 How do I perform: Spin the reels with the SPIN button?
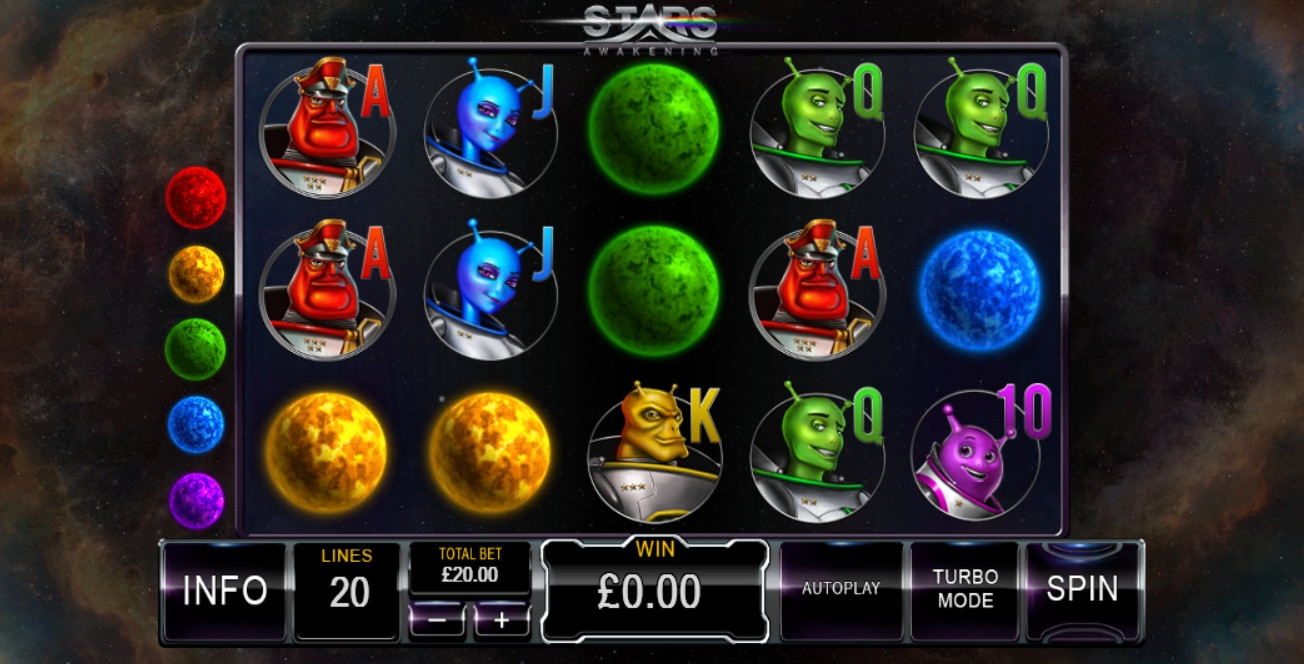(x=1081, y=589)
